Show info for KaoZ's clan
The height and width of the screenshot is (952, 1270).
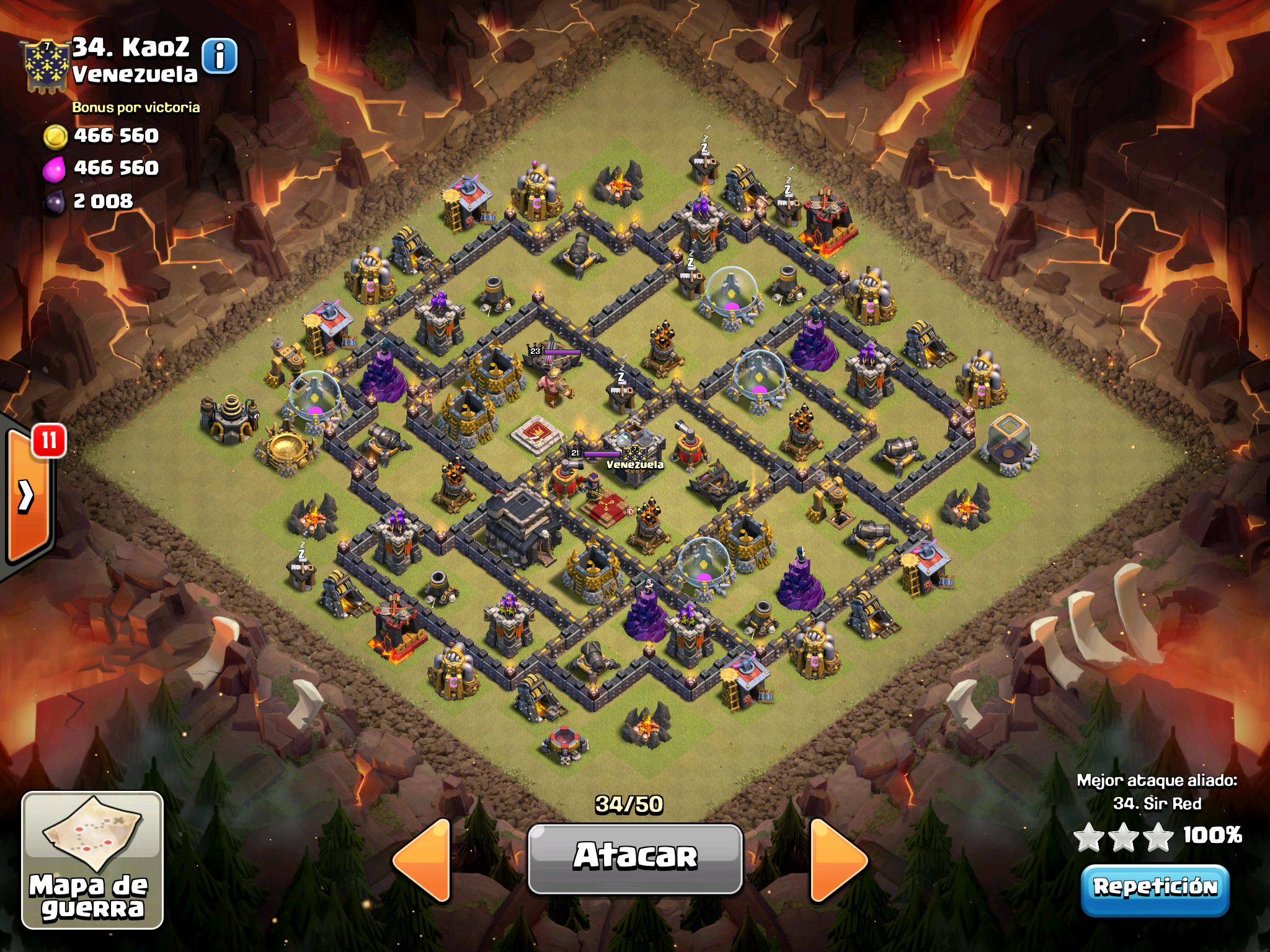tap(220, 57)
